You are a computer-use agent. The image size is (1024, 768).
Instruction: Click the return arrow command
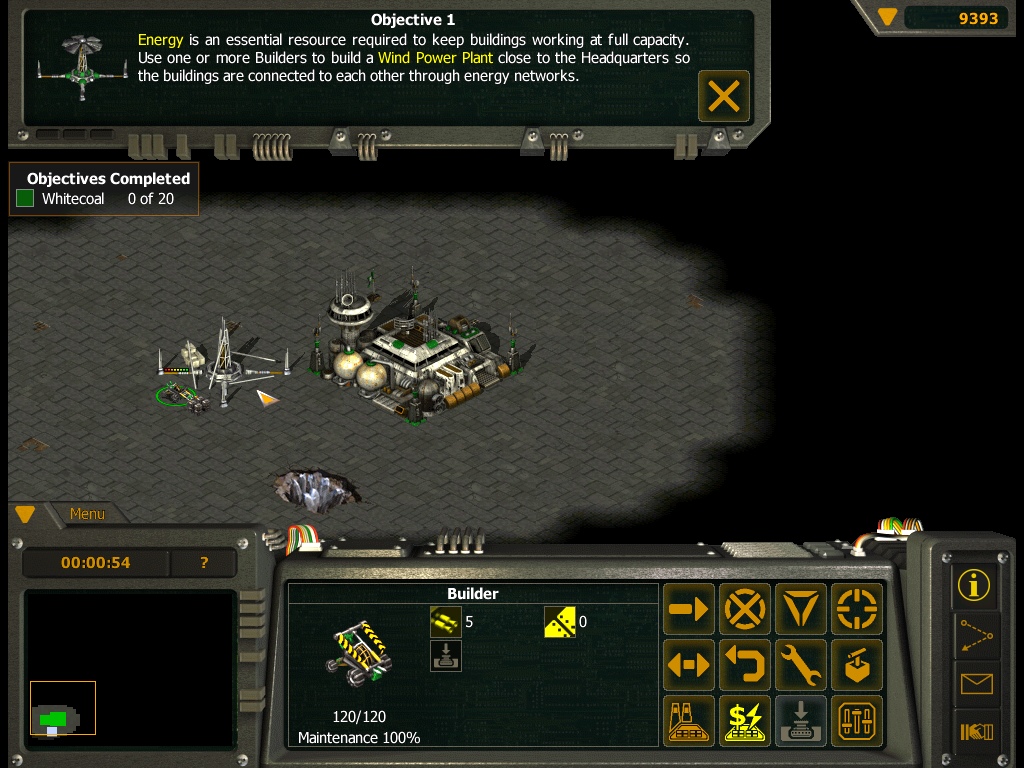(745, 665)
